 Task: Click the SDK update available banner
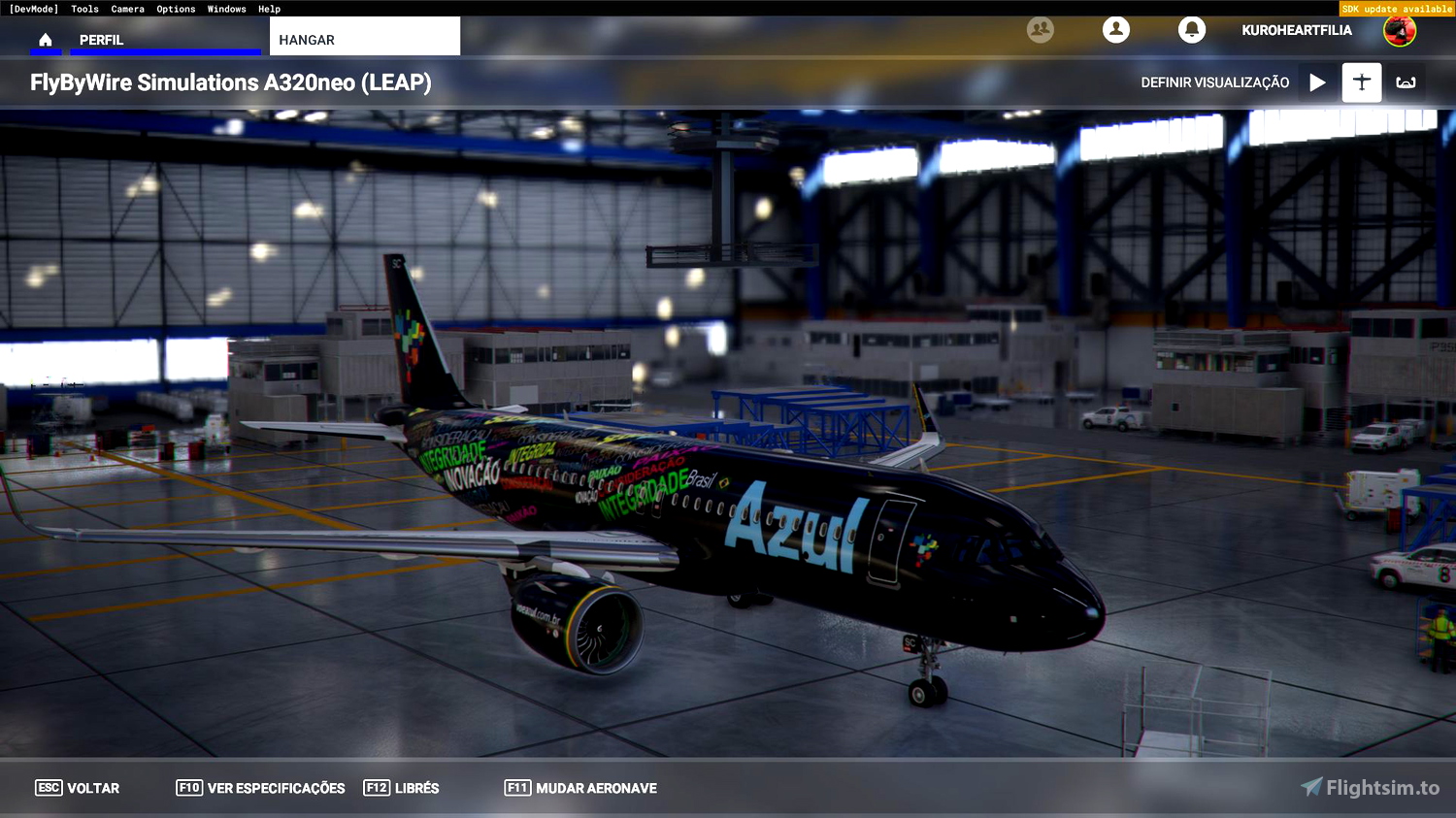[1397, 8]
